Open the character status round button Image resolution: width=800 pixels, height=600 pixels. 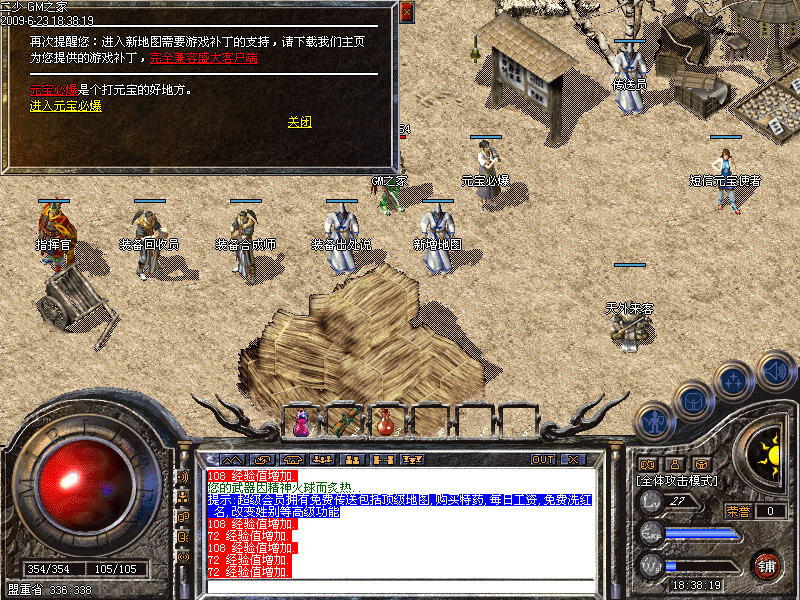(x=655, y=421)
